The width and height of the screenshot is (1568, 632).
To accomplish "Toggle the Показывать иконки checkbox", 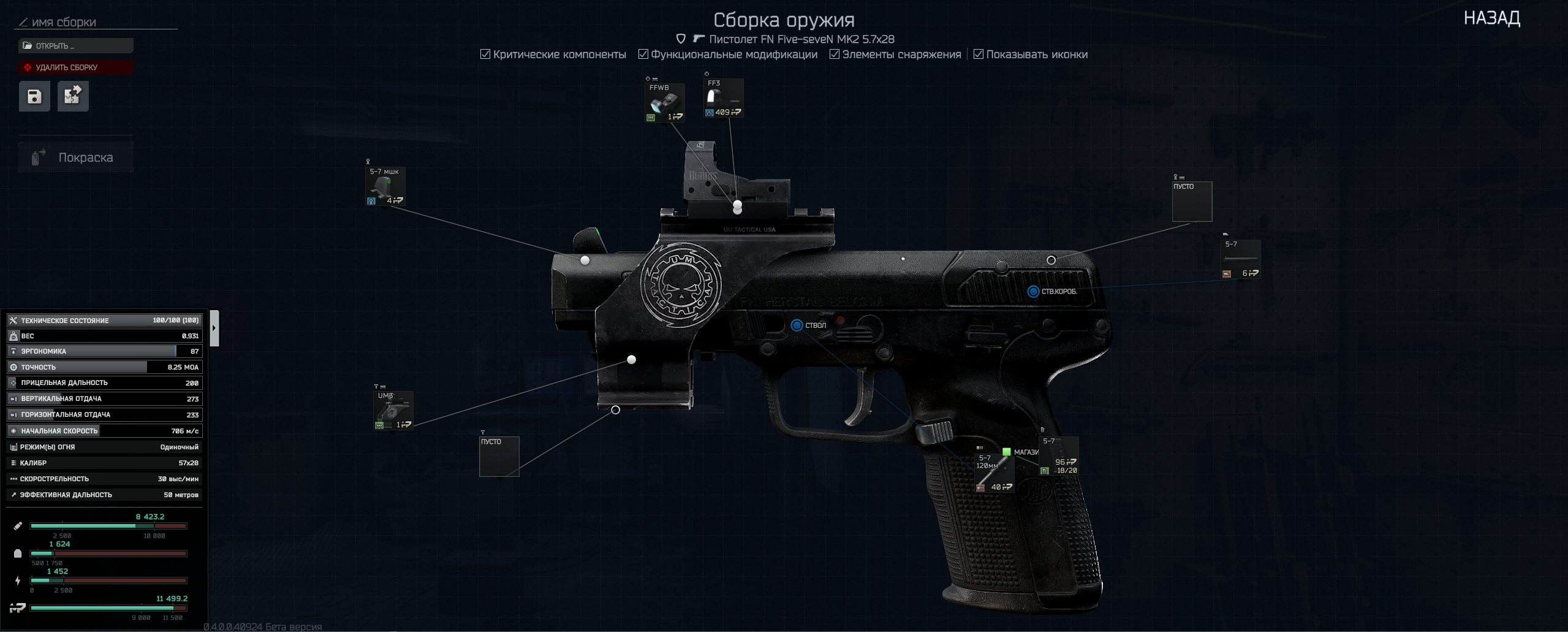I will [978, 55].
